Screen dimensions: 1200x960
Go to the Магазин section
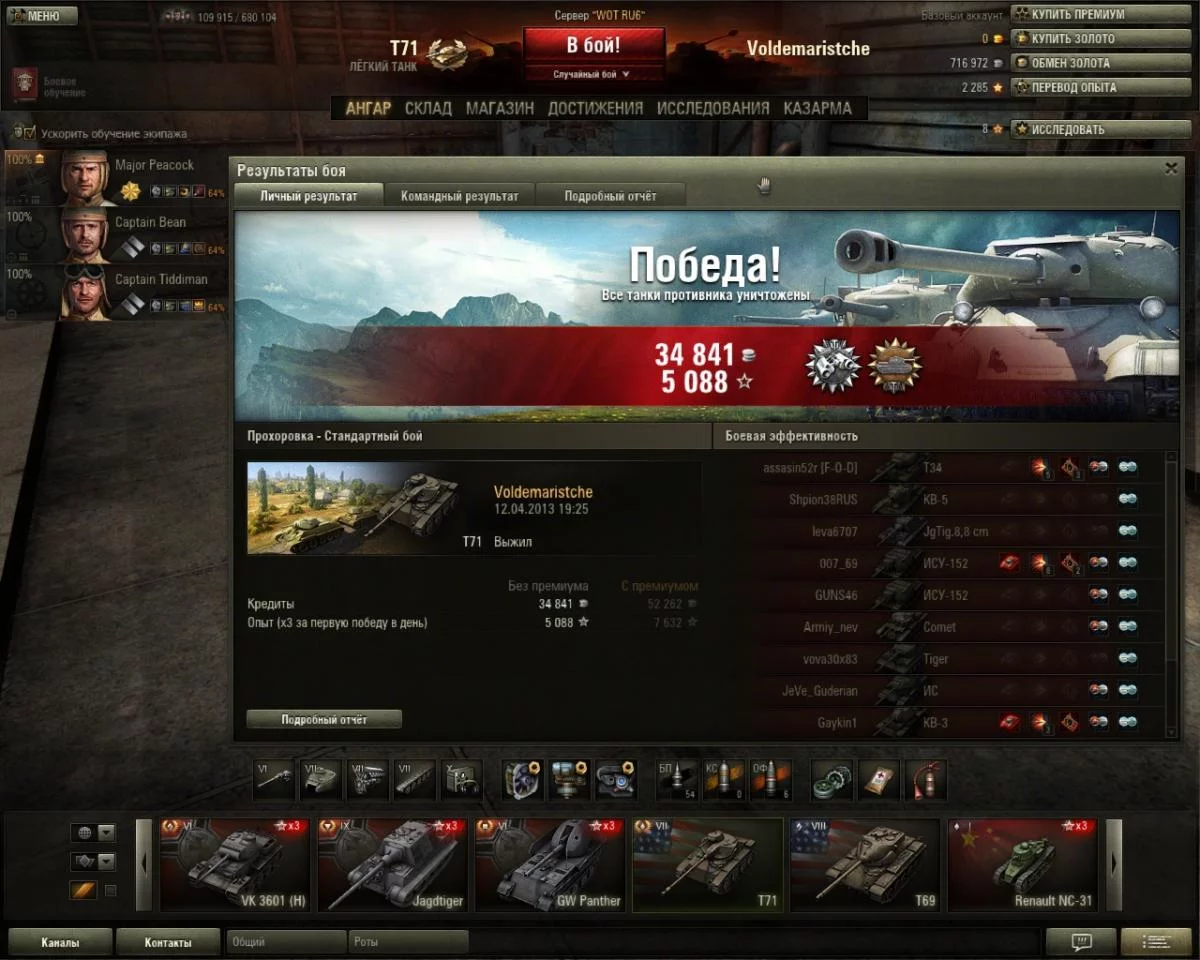click(499, 108)
